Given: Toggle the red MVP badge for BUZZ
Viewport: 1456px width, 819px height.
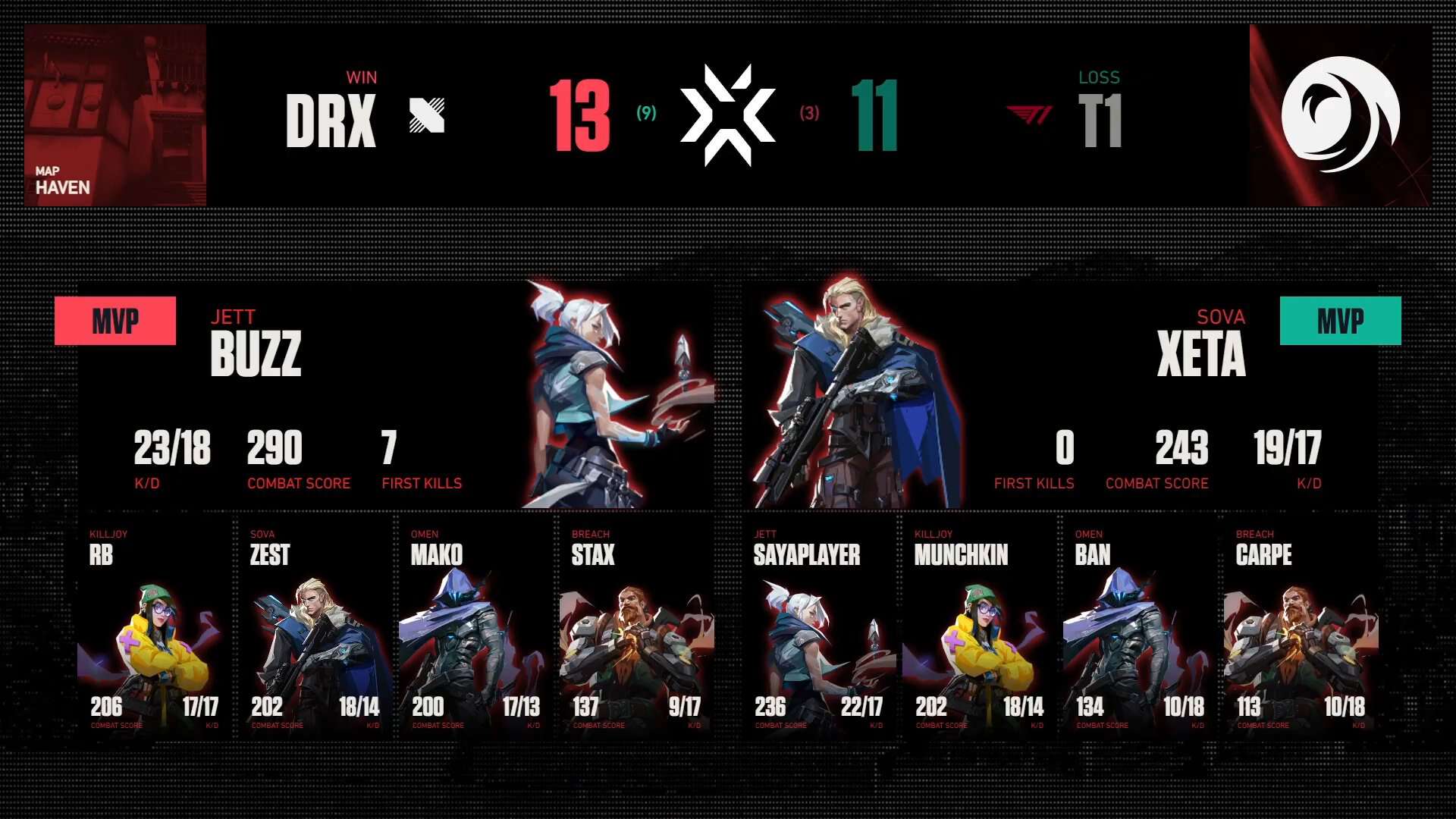Looking at the screenshot, I should click(x=115, y=320).
